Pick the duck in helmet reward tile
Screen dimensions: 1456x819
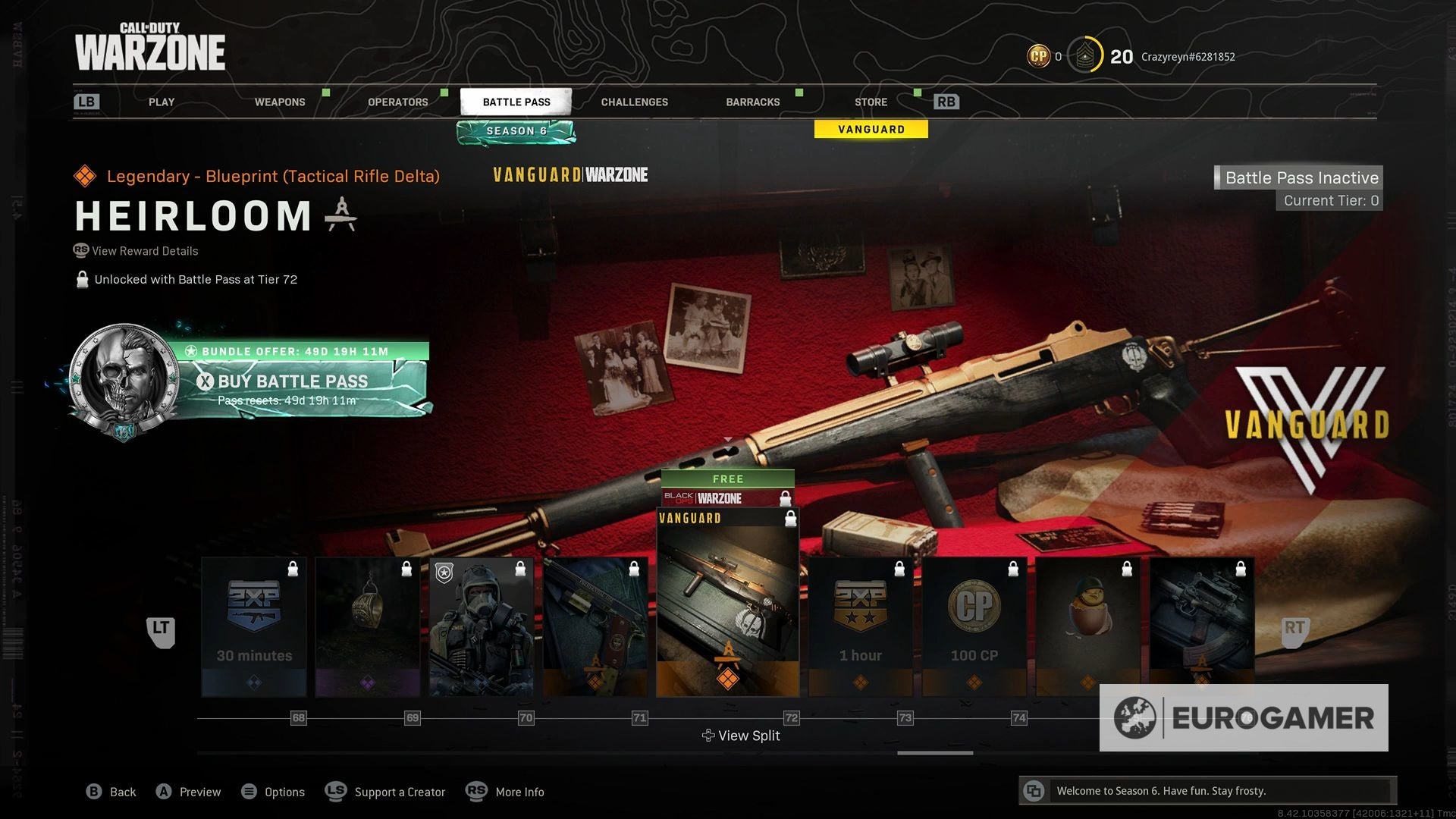pos(1088,626)
